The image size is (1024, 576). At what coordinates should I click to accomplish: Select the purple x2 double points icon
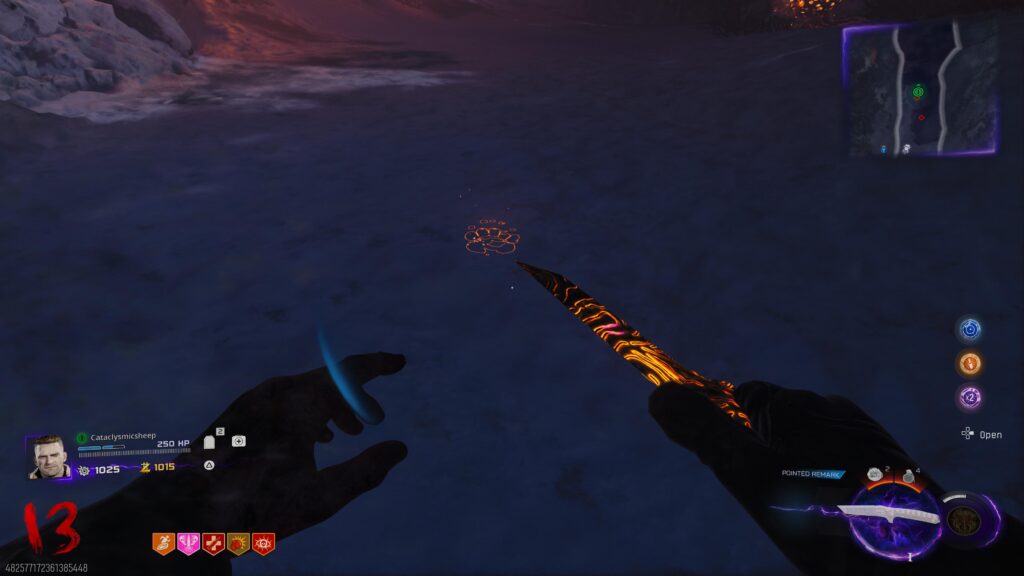tap(969, 397)
